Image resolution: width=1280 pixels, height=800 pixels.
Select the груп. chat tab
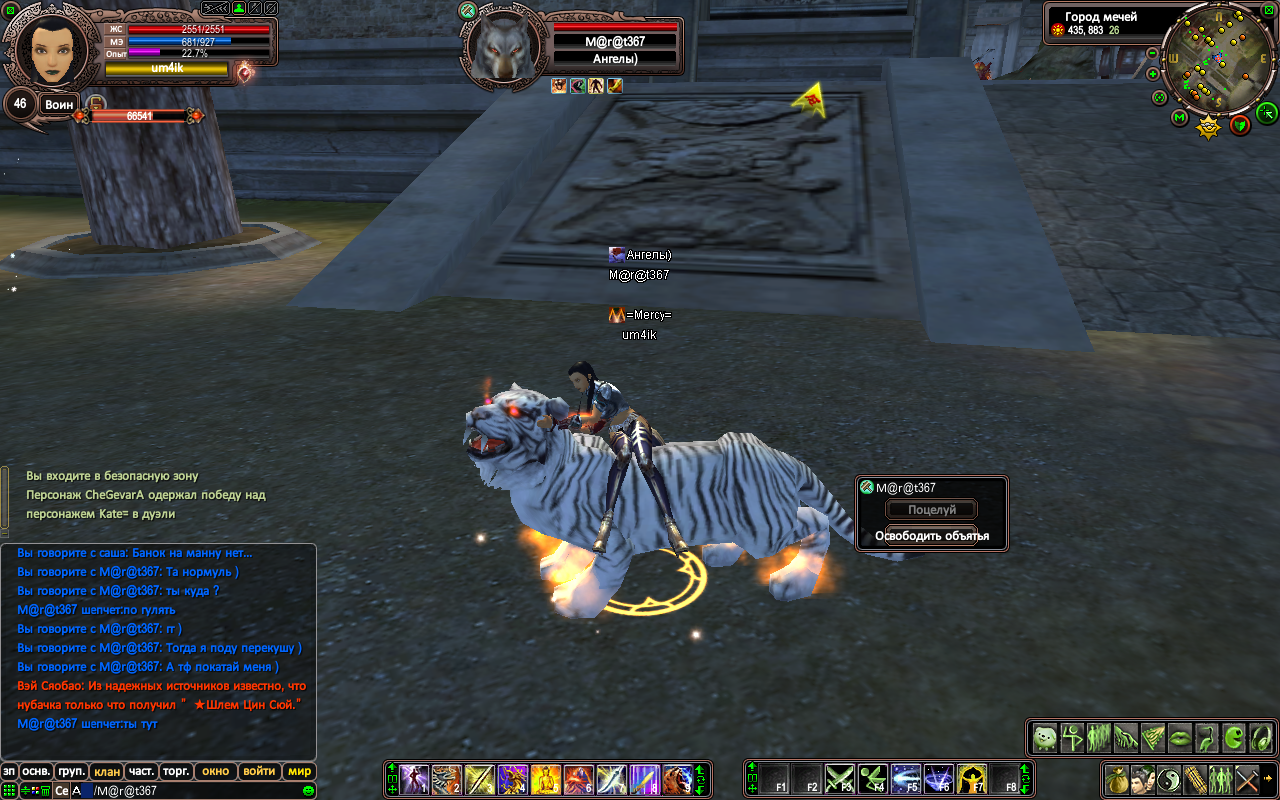[70, 771]
